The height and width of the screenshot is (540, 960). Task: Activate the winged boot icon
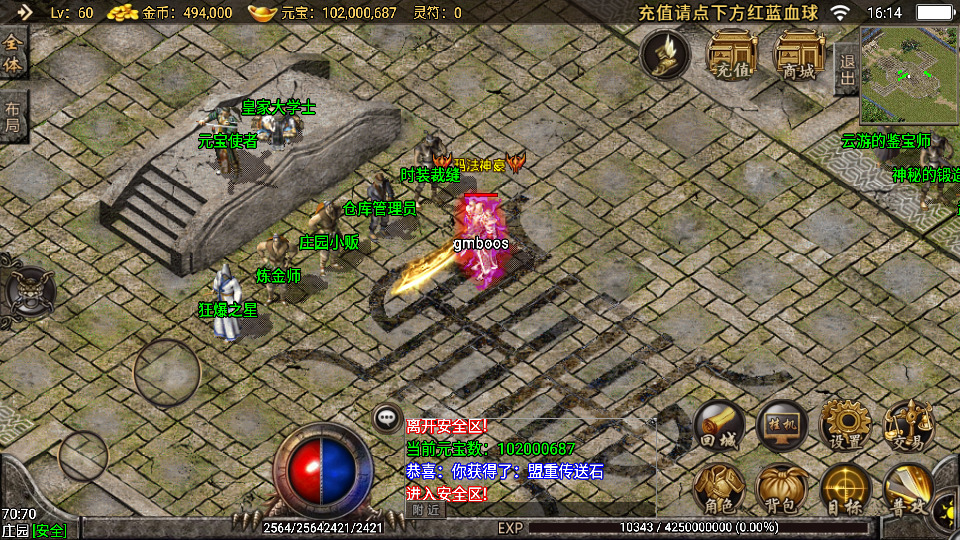click(665, 54)
